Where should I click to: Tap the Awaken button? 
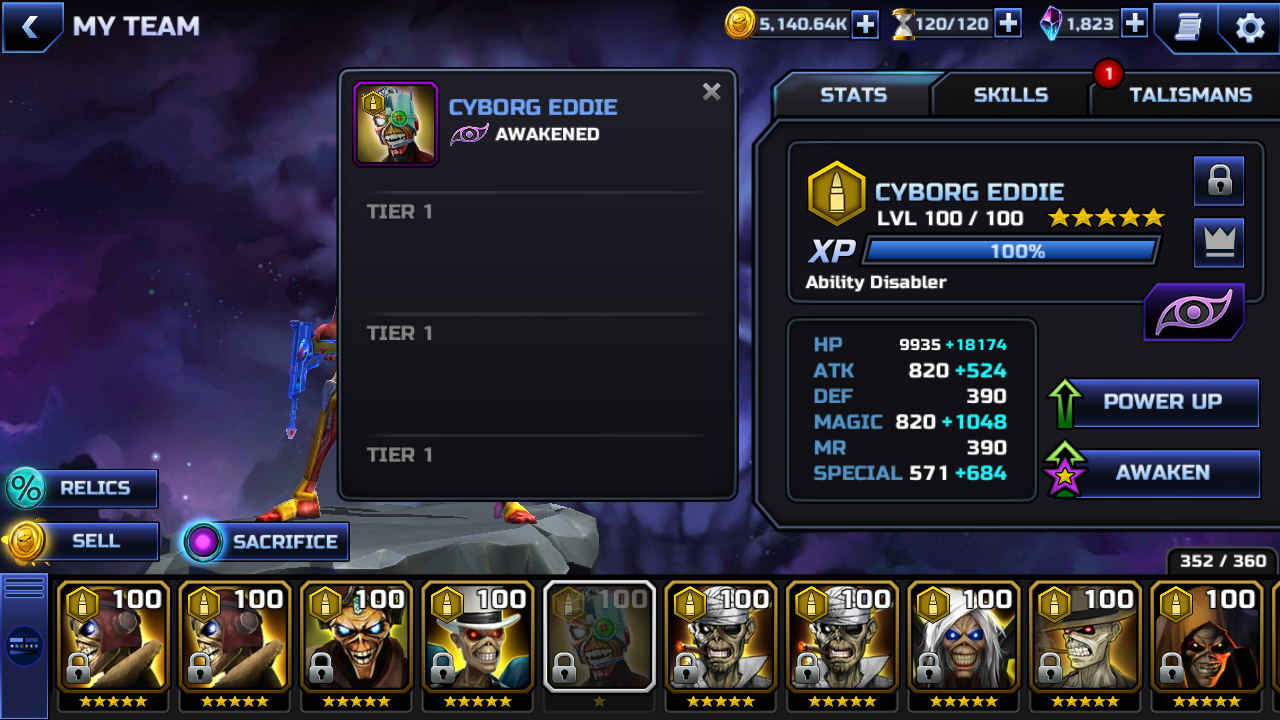click(1160, 473)
